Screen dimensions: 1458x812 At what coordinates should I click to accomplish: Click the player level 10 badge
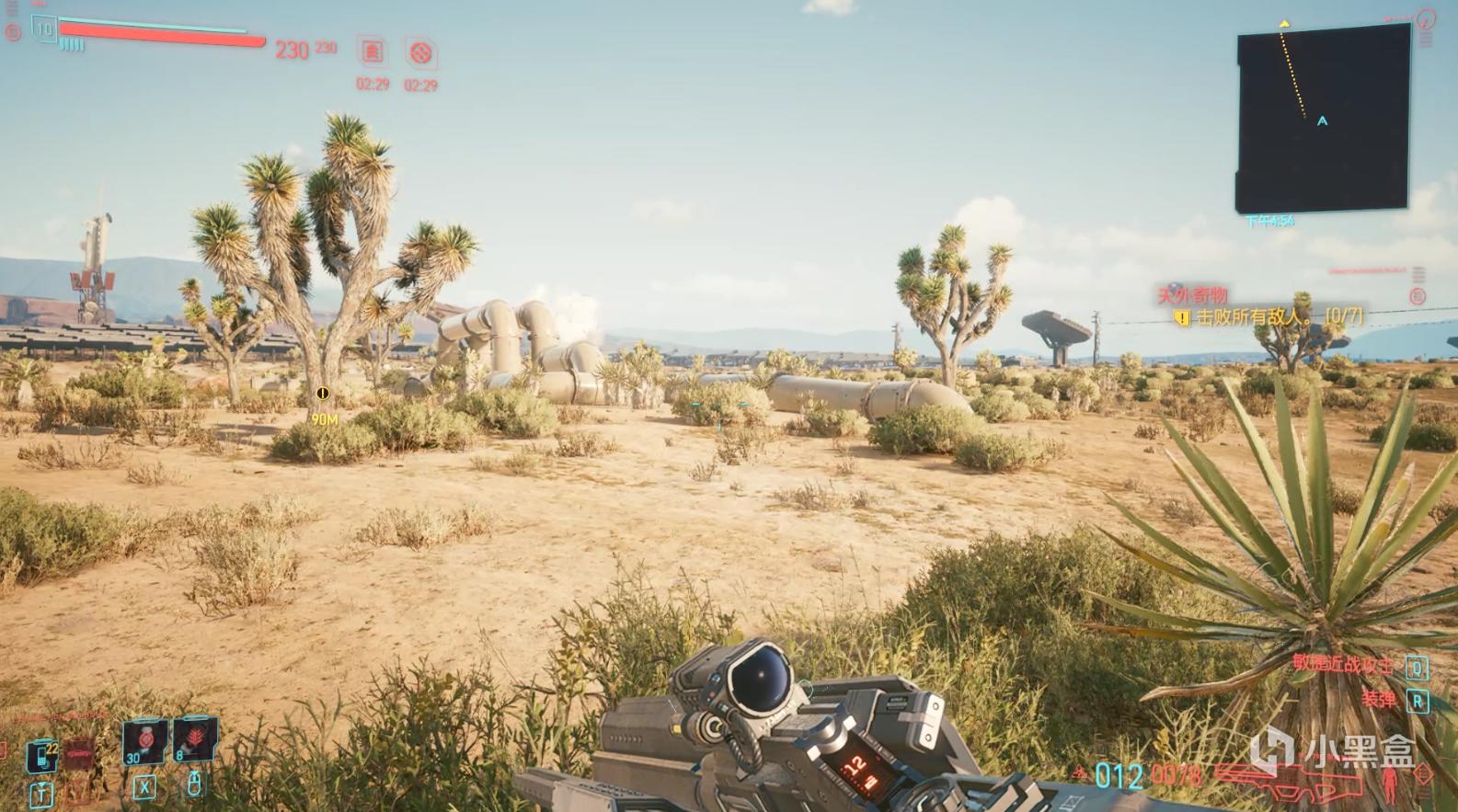(x=43, y=29)
